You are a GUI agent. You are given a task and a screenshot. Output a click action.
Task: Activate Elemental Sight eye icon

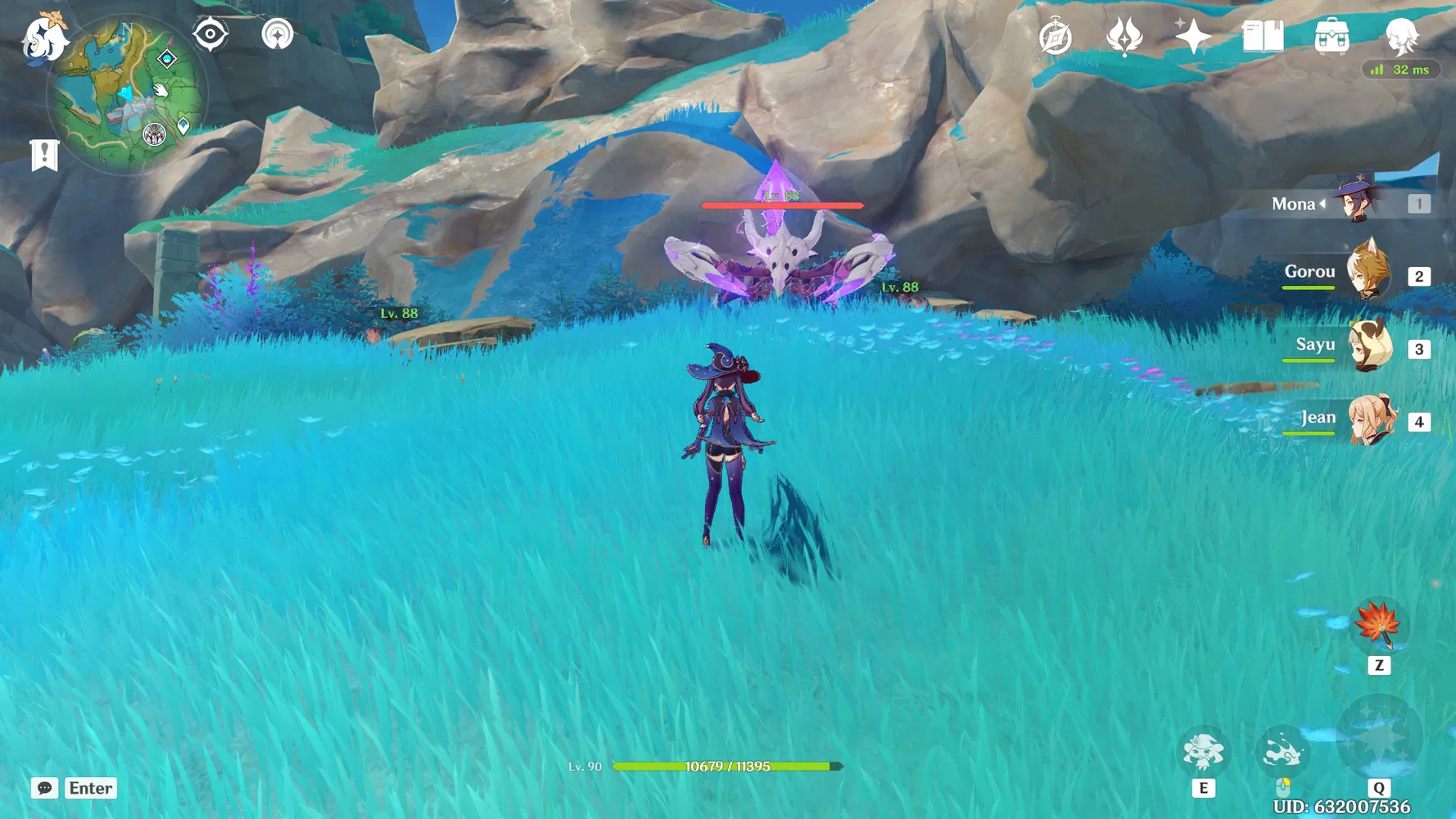[211, 35]
